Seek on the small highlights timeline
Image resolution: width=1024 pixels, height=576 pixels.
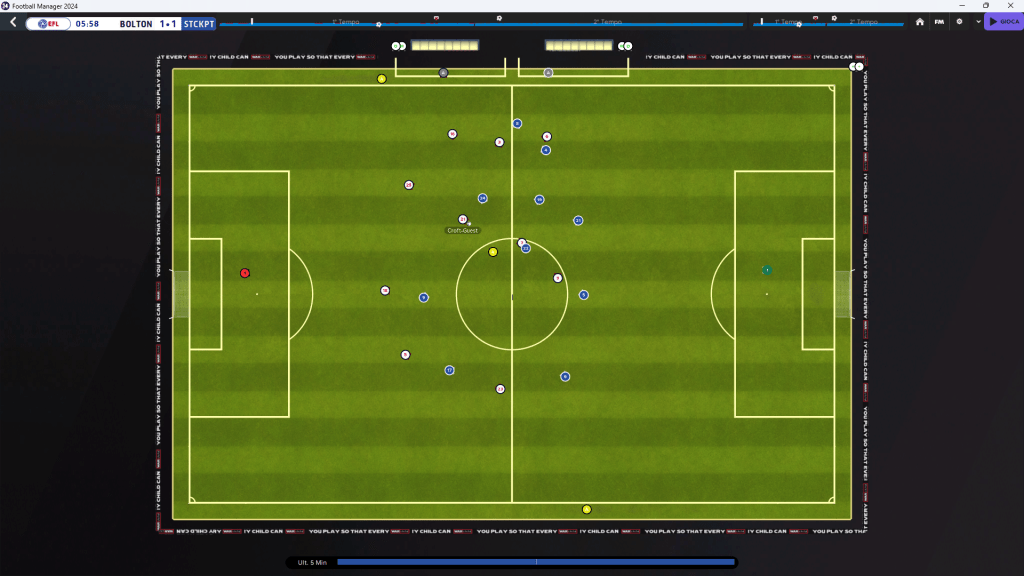[828, 24]
